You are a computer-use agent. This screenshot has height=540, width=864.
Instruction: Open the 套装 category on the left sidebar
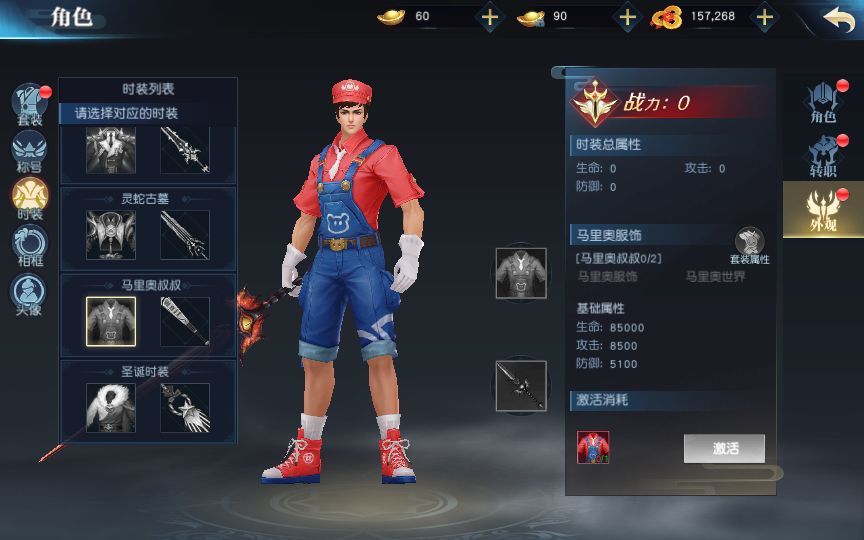(30, 105)
